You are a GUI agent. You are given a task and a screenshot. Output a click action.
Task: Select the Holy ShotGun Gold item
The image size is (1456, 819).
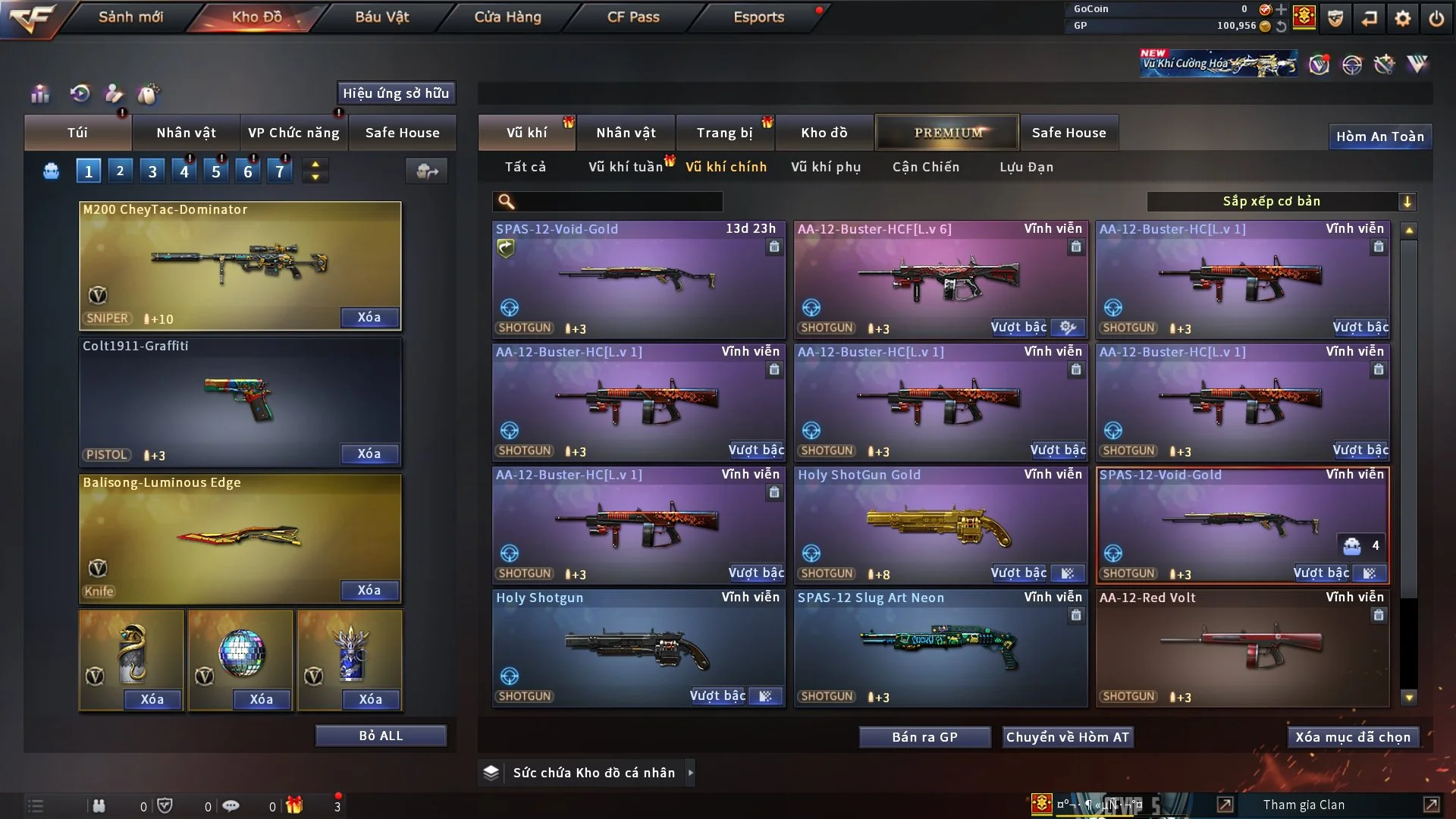pyautogui.click(x=940, y=525)
